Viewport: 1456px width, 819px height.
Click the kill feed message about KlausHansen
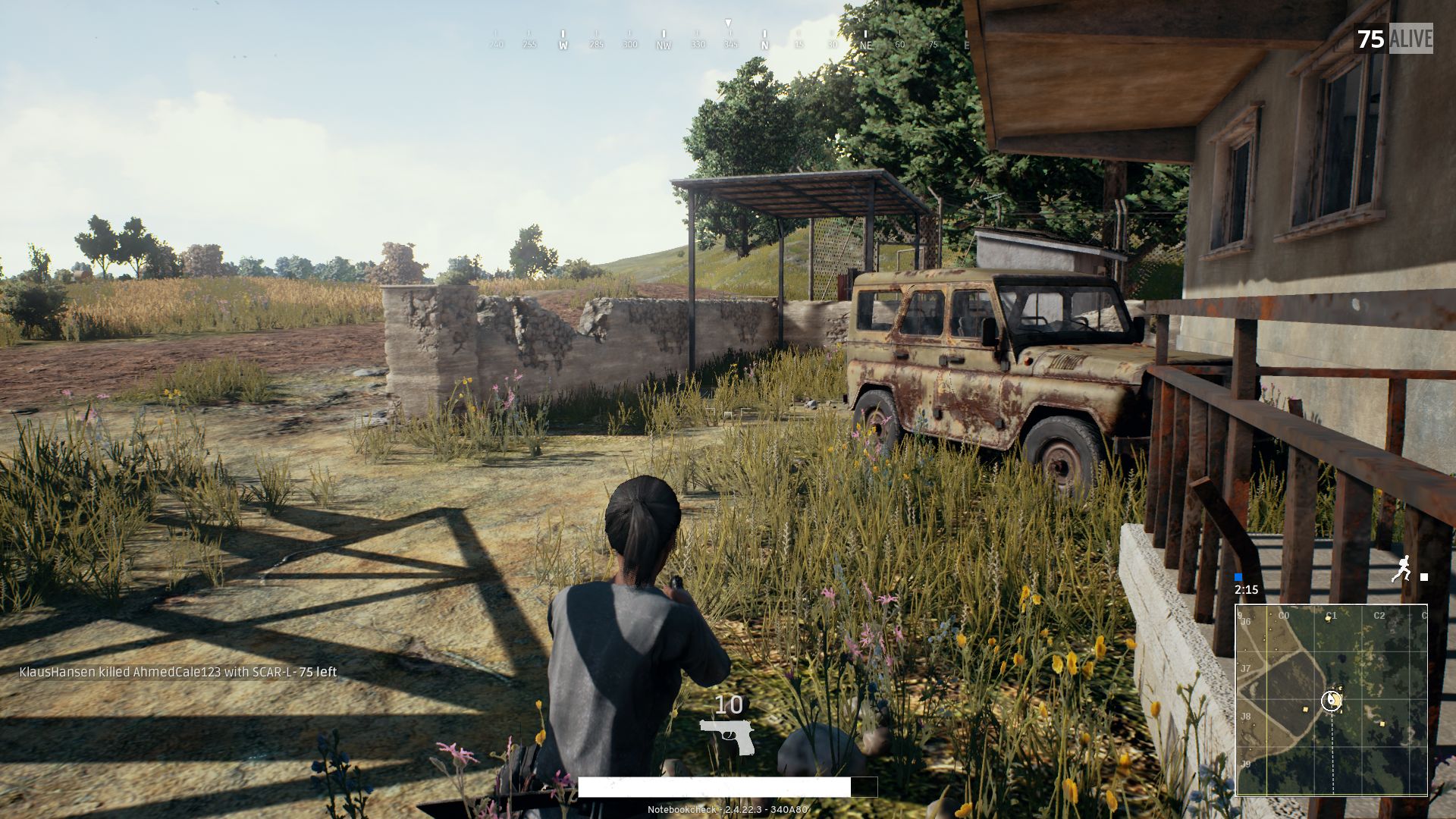(177, 671)
